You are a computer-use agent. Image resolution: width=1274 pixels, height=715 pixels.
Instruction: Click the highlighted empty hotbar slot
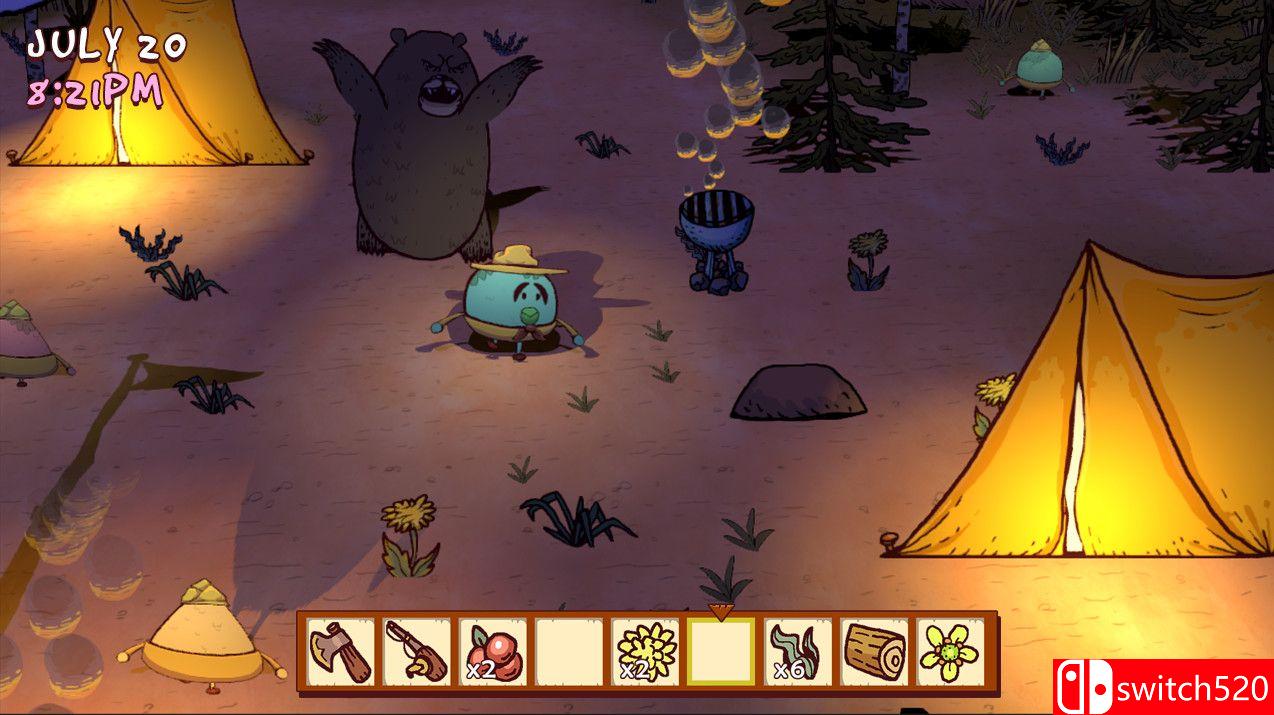721,652
